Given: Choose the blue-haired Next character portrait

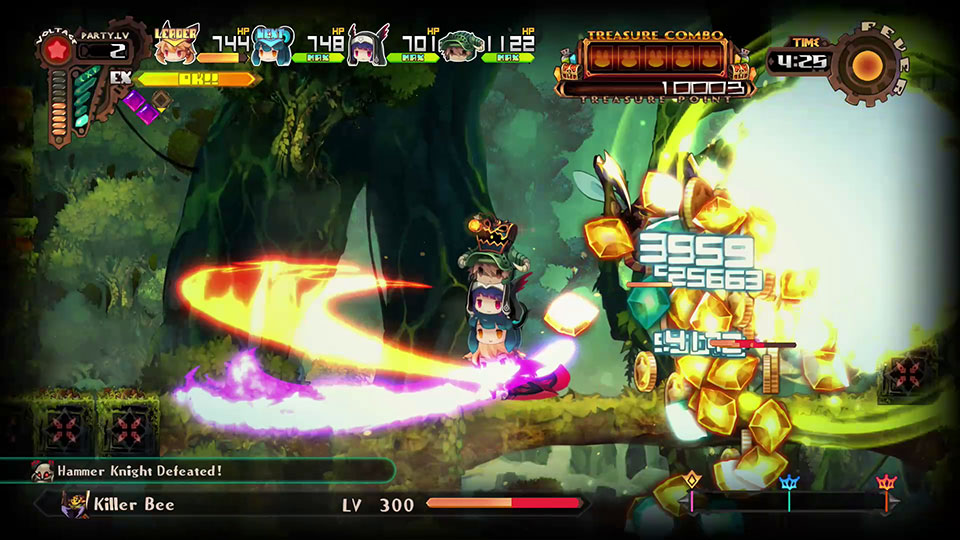Looking at the screenshot, I should click(271, 46).
